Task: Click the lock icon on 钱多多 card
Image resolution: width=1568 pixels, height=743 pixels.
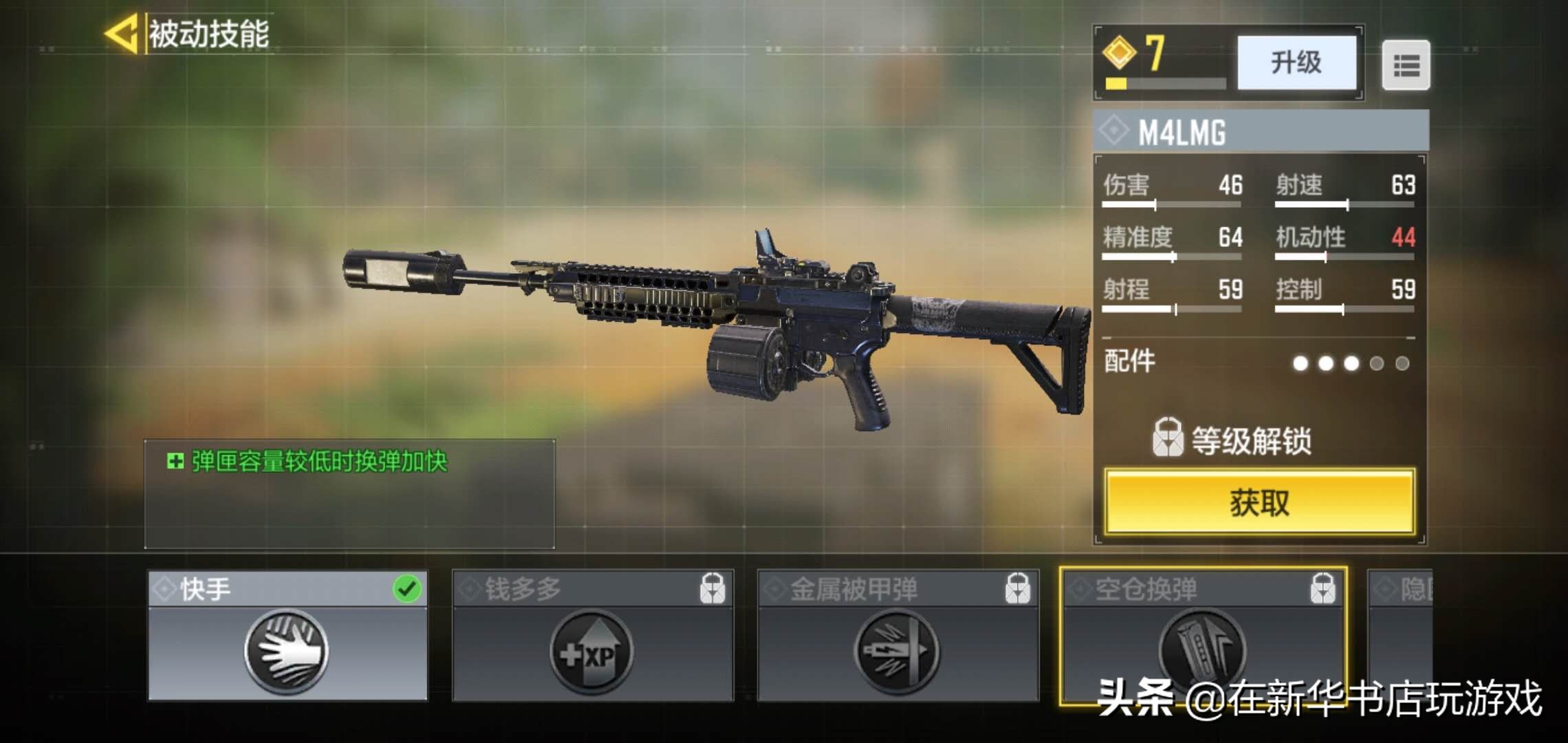Action: pos(712,588)
